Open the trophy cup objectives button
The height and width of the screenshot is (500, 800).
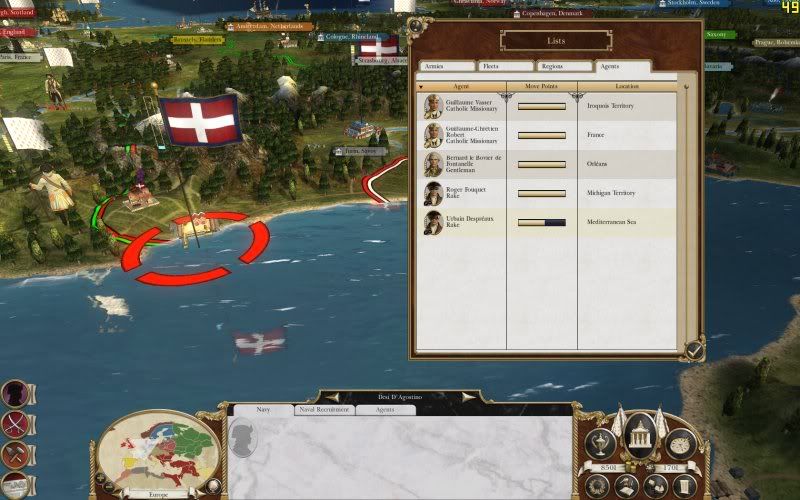602,443
